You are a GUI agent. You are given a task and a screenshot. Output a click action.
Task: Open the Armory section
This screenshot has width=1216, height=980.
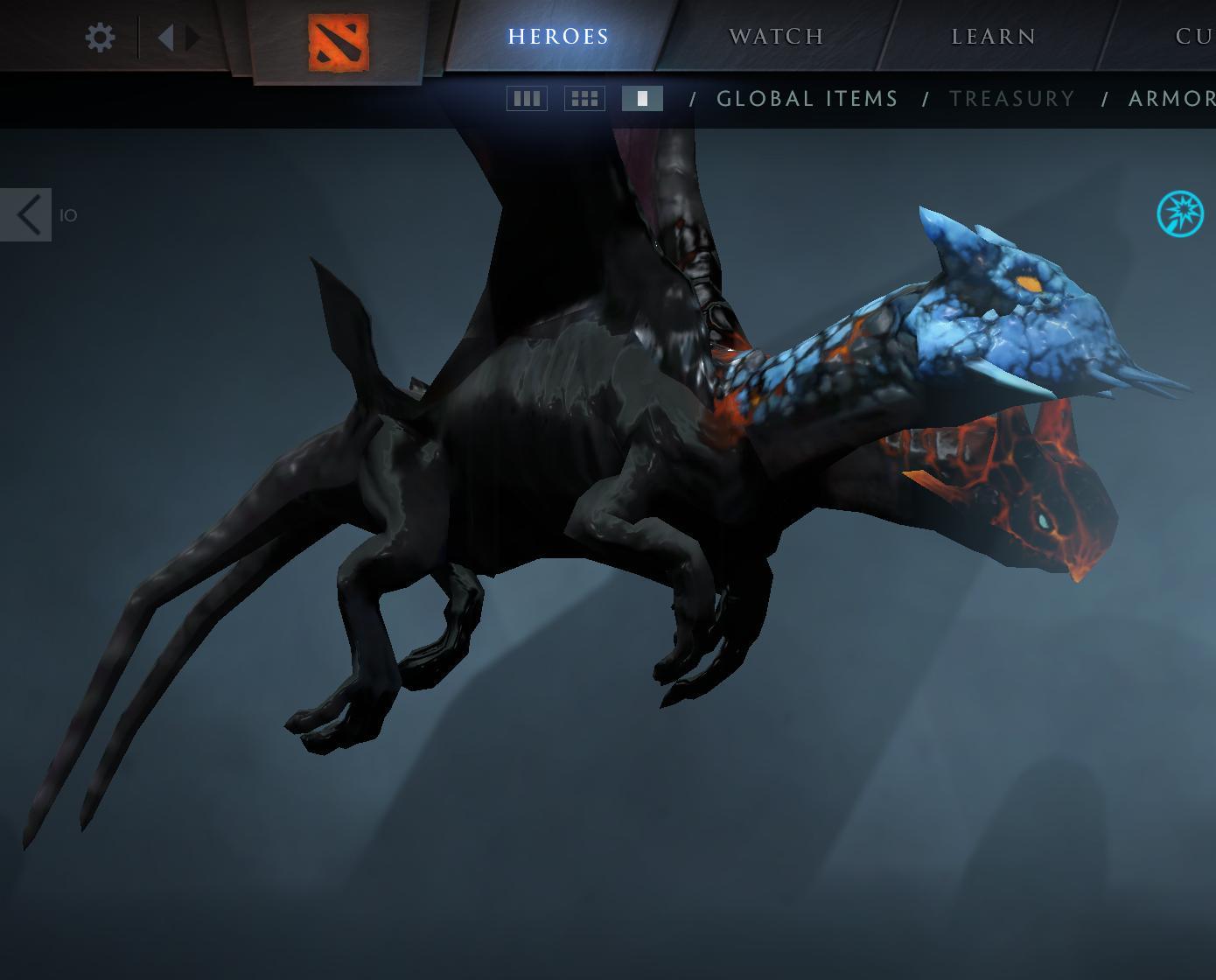[1172, 99]
